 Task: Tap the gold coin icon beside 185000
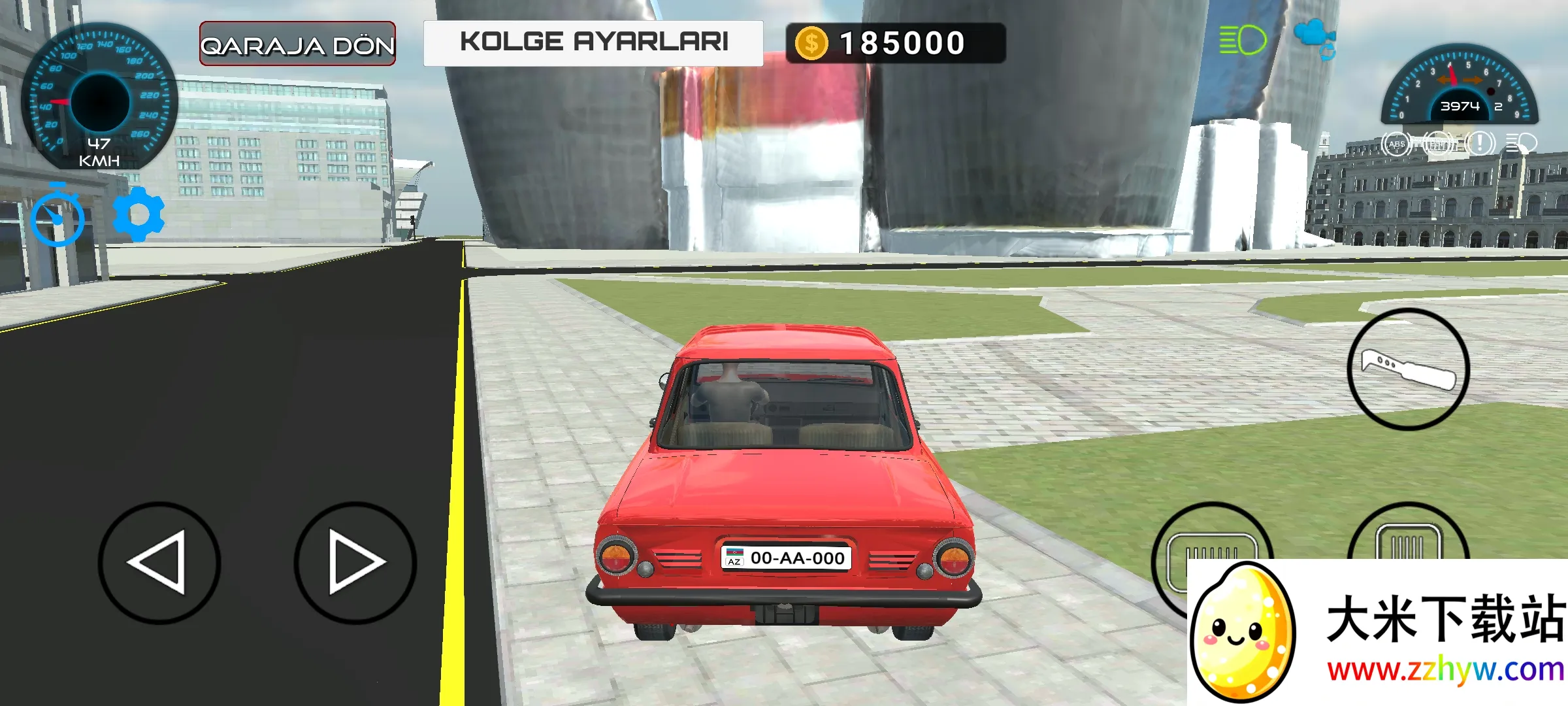click(811, 42)
